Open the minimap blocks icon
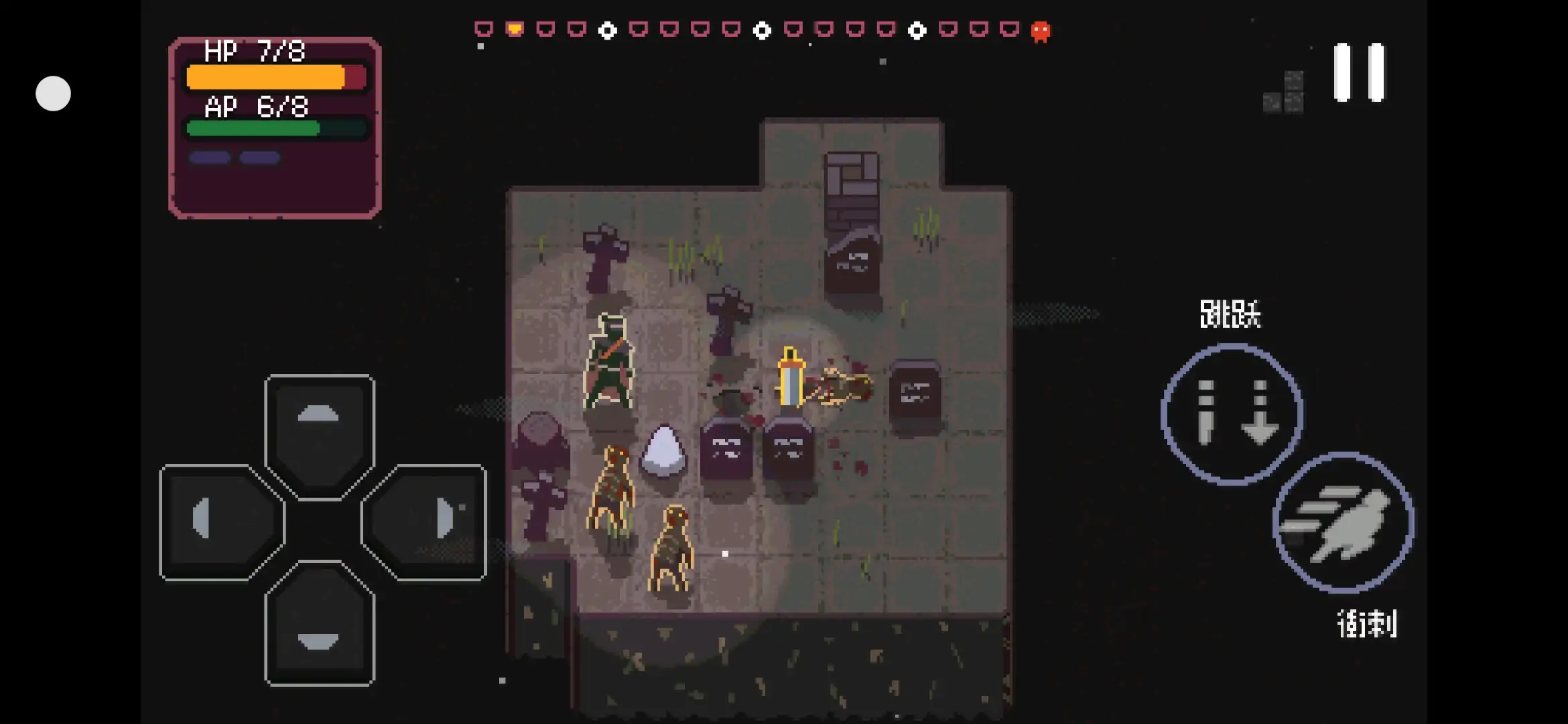 1284,93
